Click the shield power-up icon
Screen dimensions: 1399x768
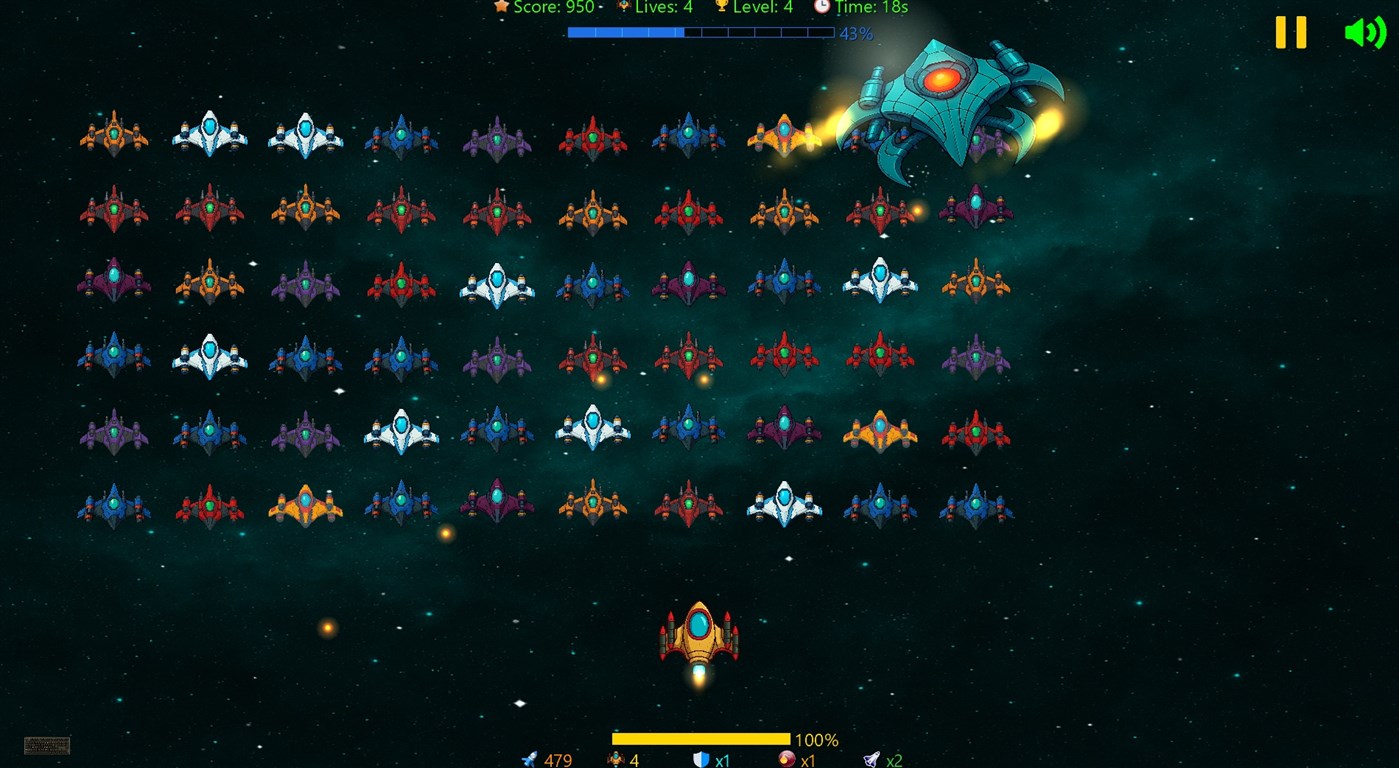tap(700, 760)
